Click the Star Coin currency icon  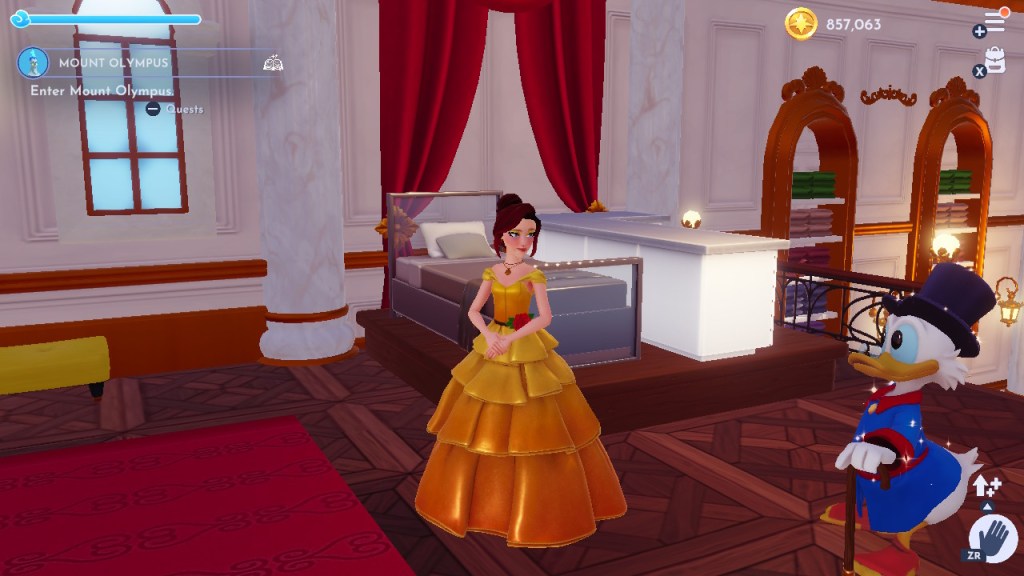(801, 24)
